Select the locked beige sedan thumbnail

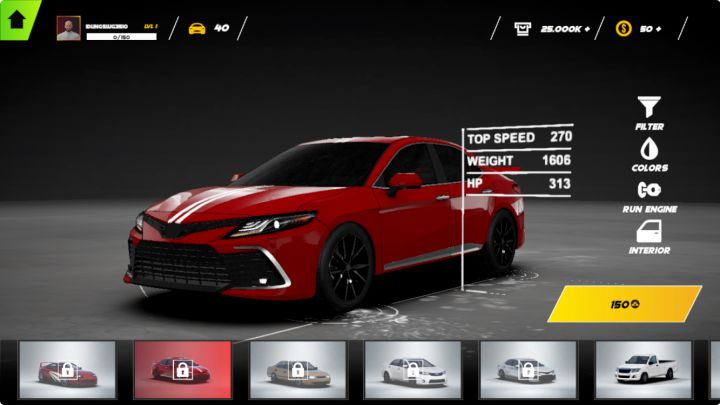[x=297, y=369]
